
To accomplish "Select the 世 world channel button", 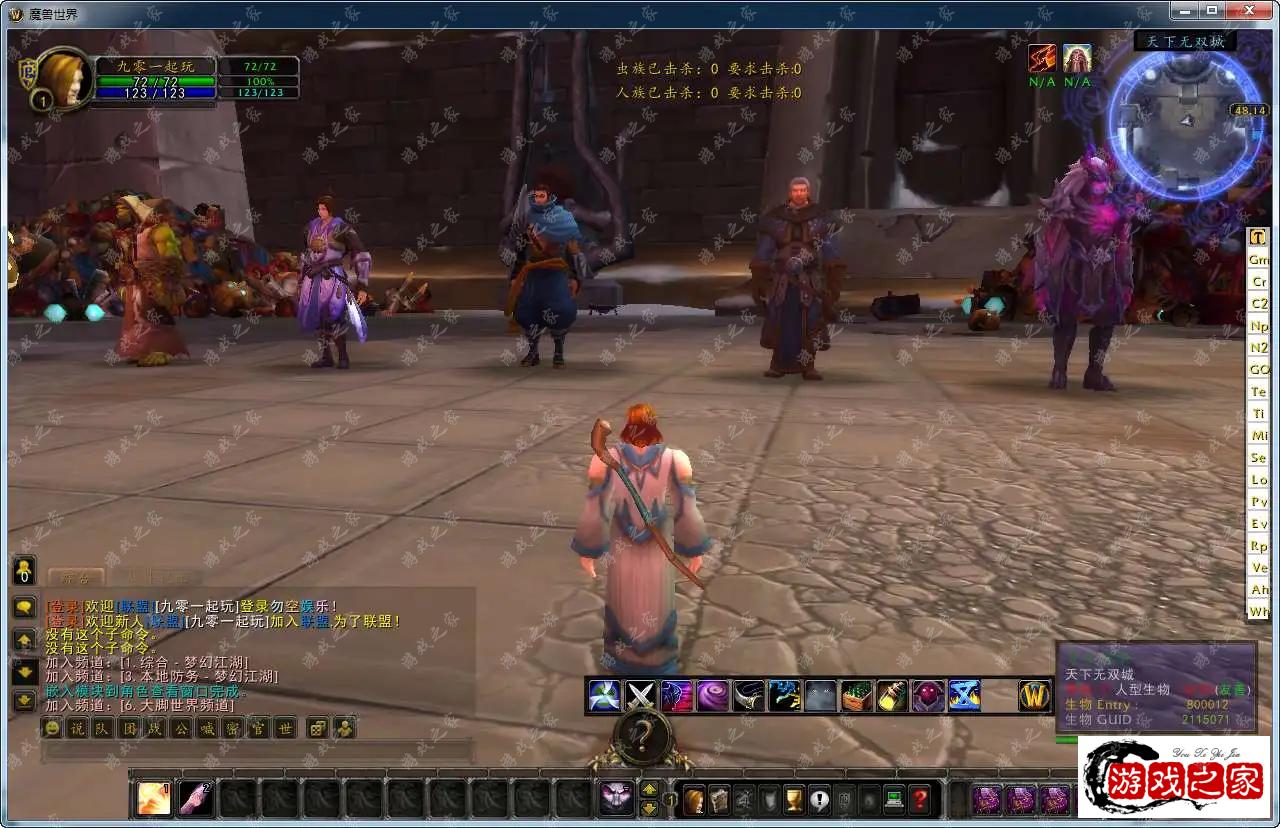I will (285, 728).
